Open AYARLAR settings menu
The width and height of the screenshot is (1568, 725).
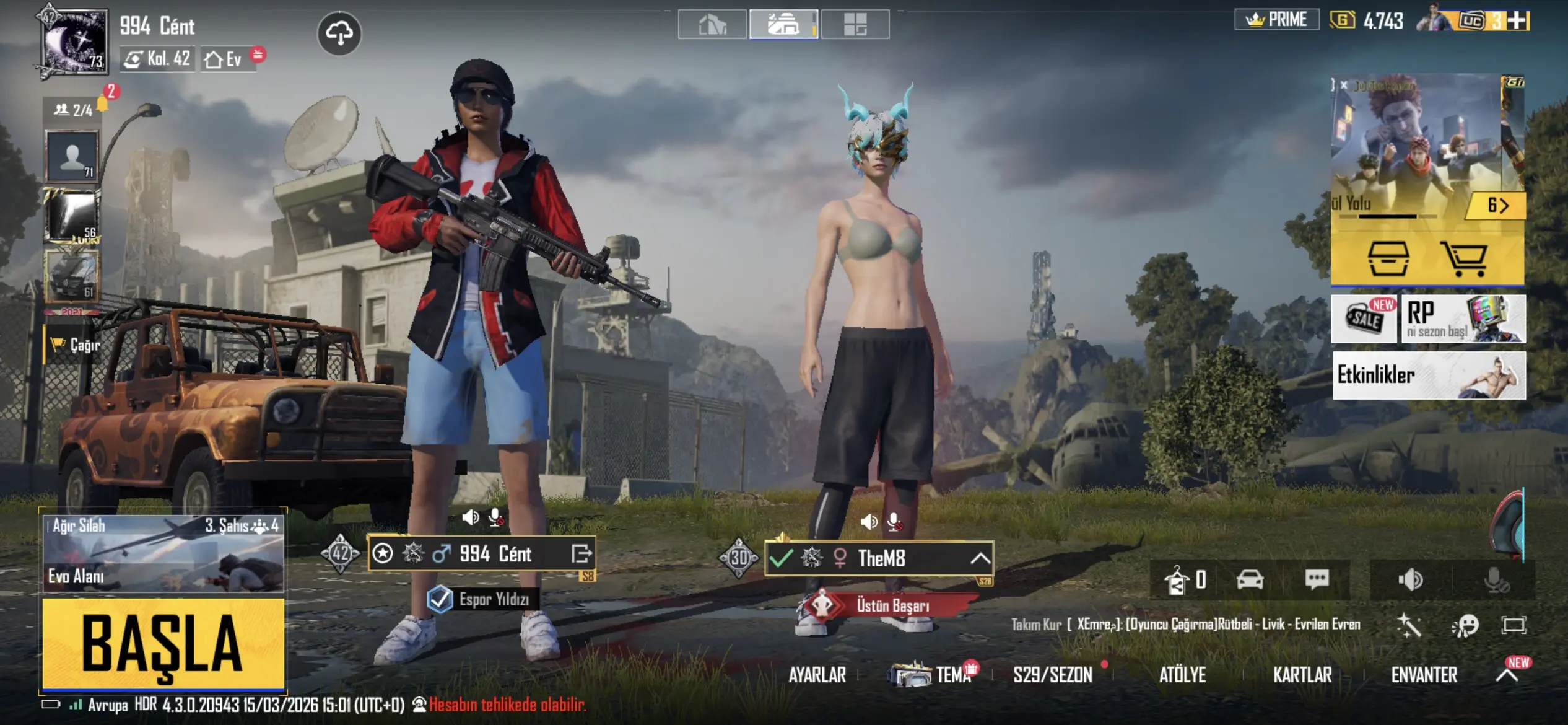tap(817, 675)
